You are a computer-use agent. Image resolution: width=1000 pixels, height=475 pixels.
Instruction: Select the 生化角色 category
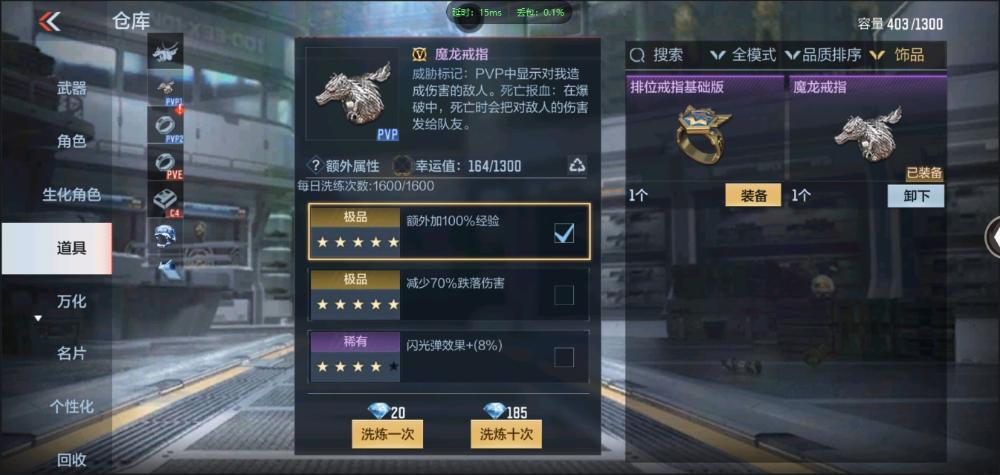[x=71, y=194]
